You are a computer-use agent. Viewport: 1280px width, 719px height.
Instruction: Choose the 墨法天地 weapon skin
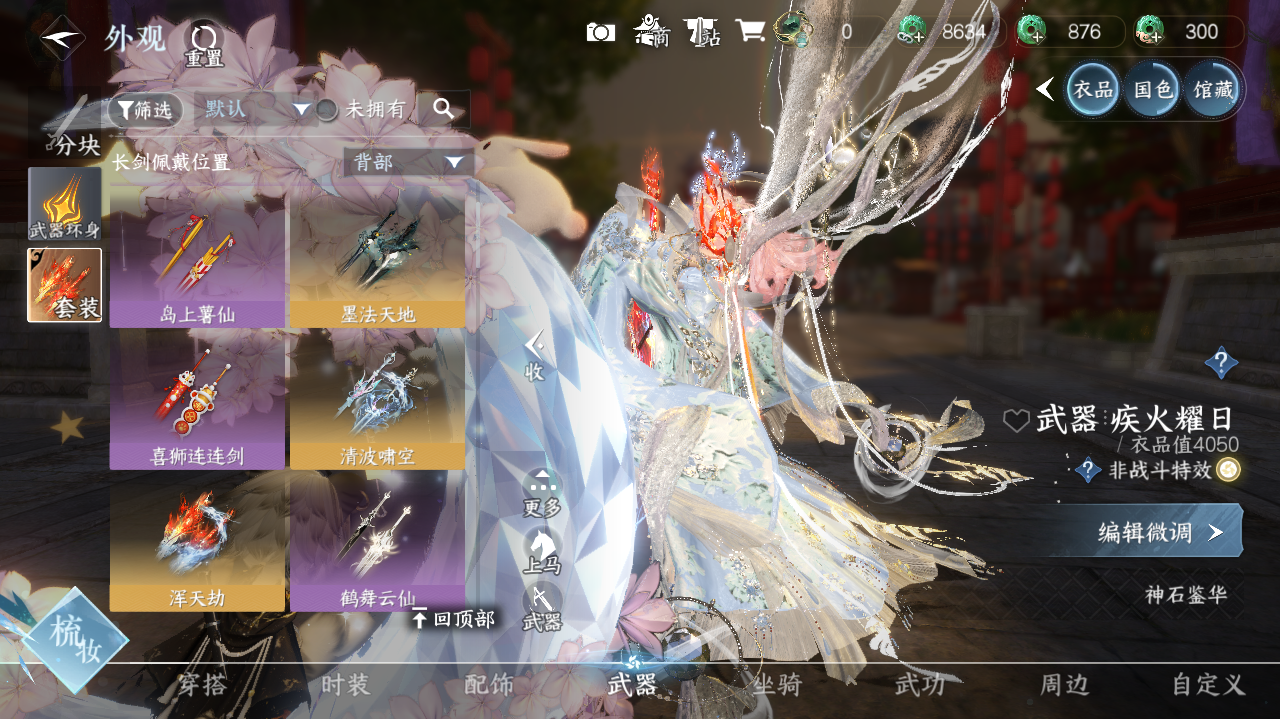point(377,257)
